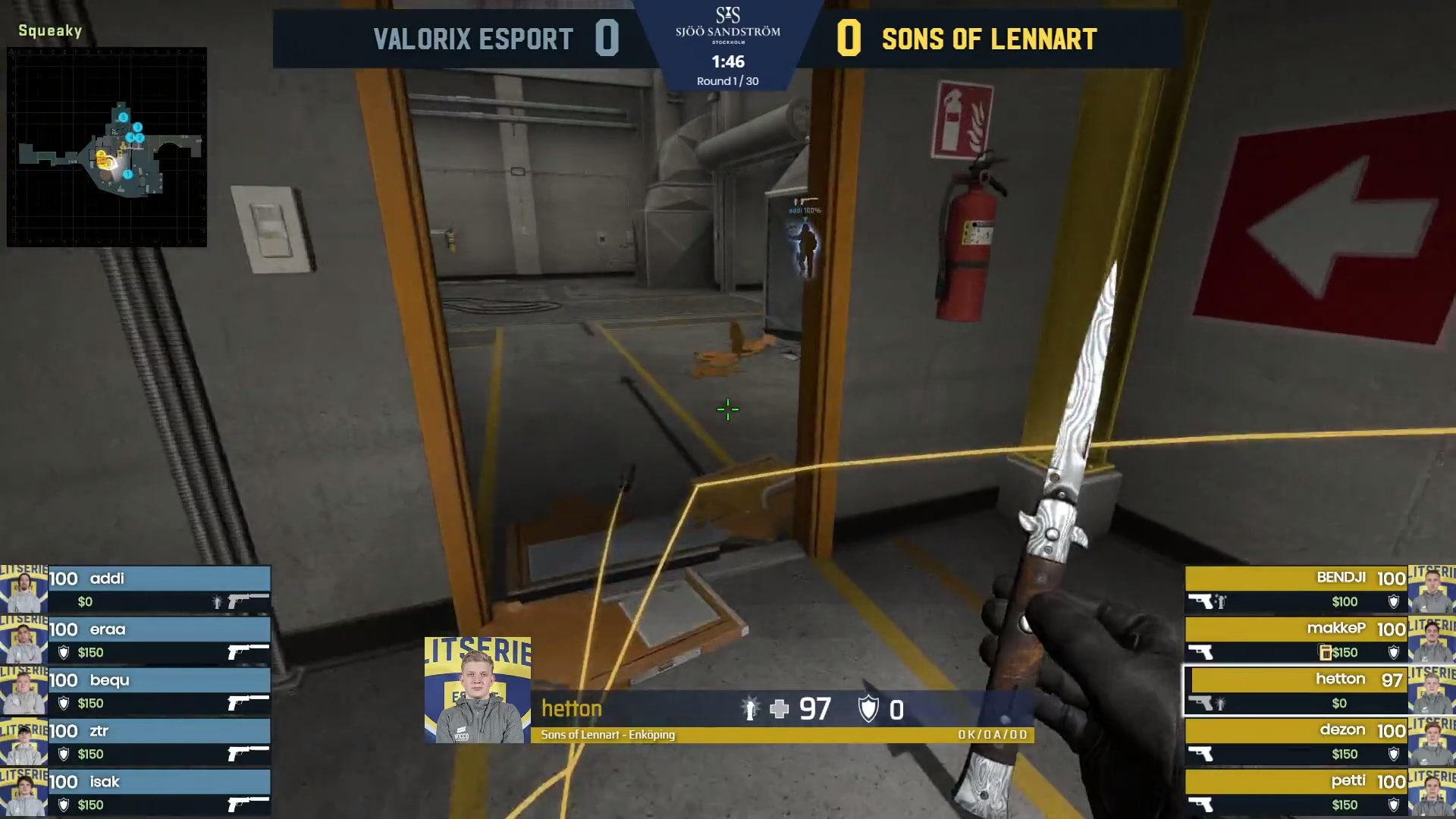Click the defuse kit icon beside makkeP's $150
1456x819 pixels.
[x=1326, y=652]
